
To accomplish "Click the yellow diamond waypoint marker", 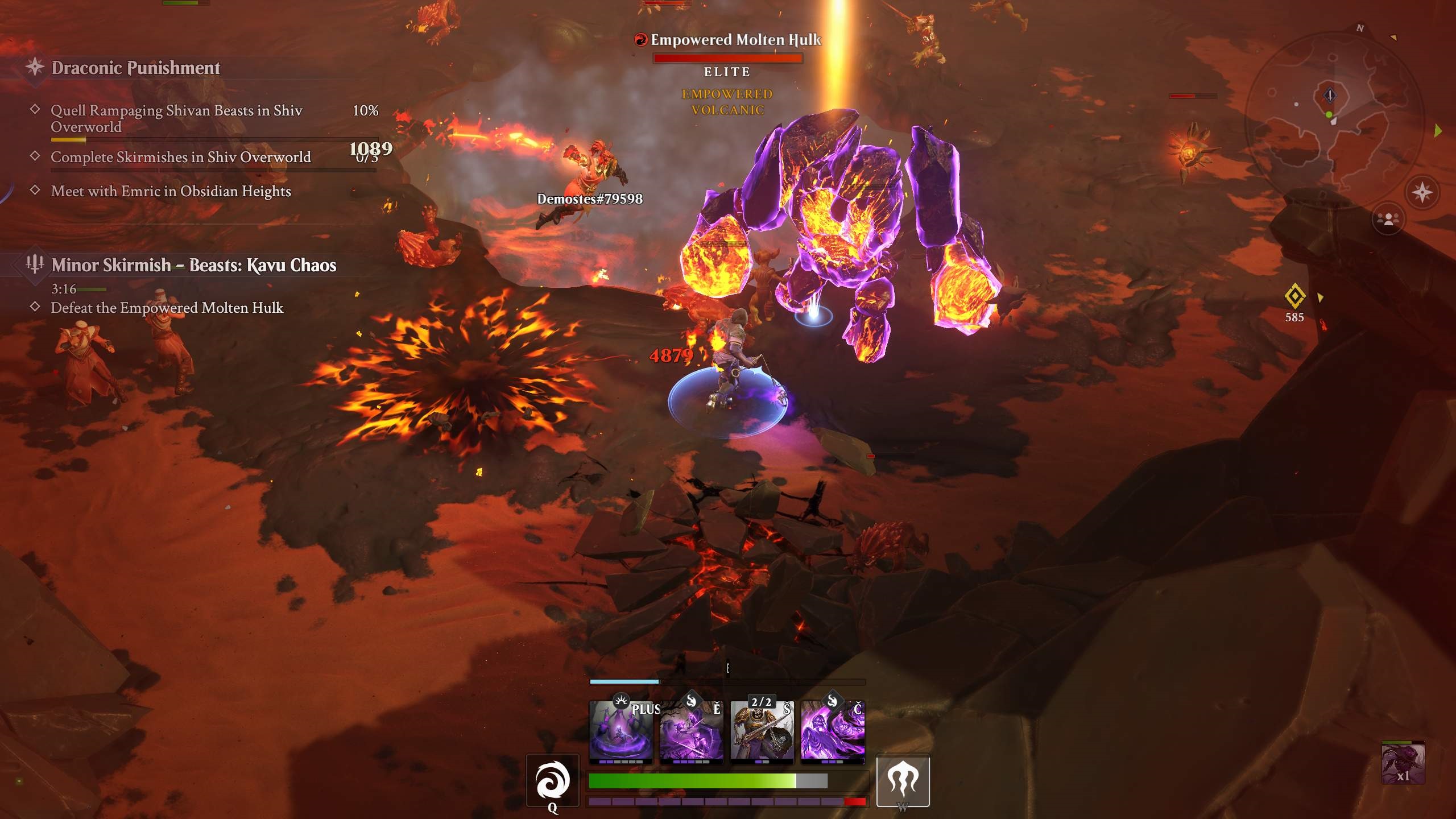I will 1294,296.
